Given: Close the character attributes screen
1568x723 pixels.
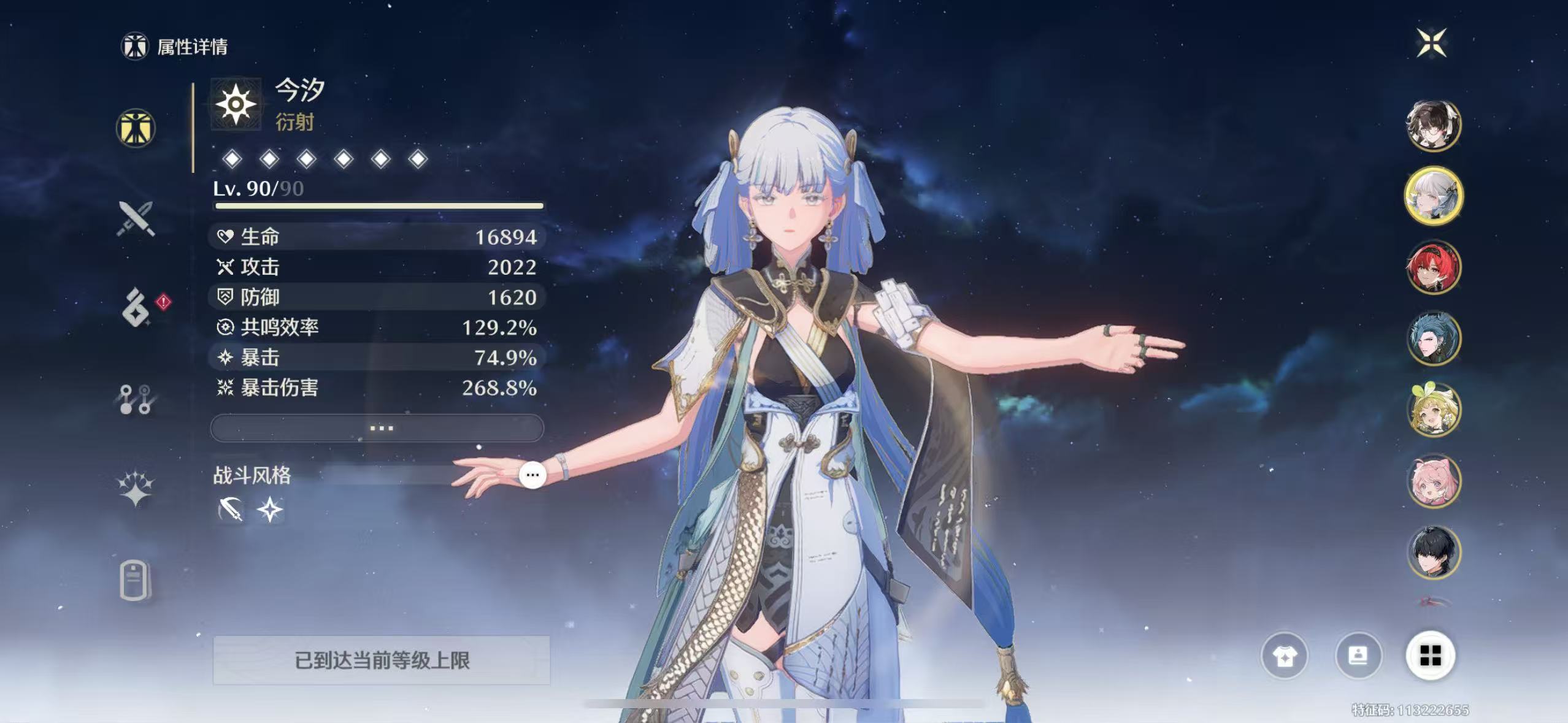Looking at the screenshot, I should 1431,43.
